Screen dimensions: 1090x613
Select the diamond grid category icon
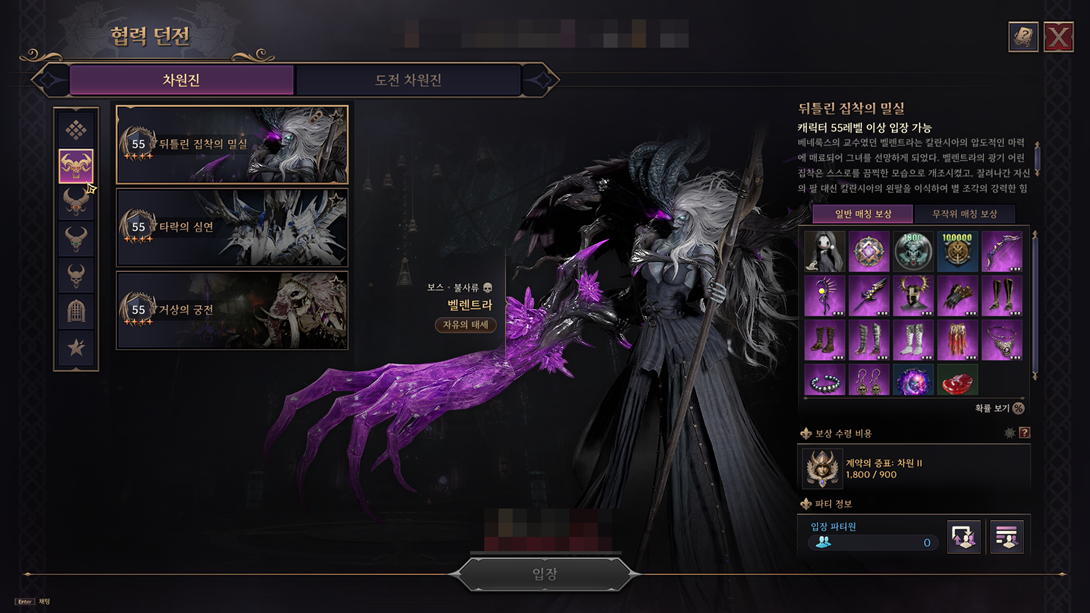(x=76, y=130)
